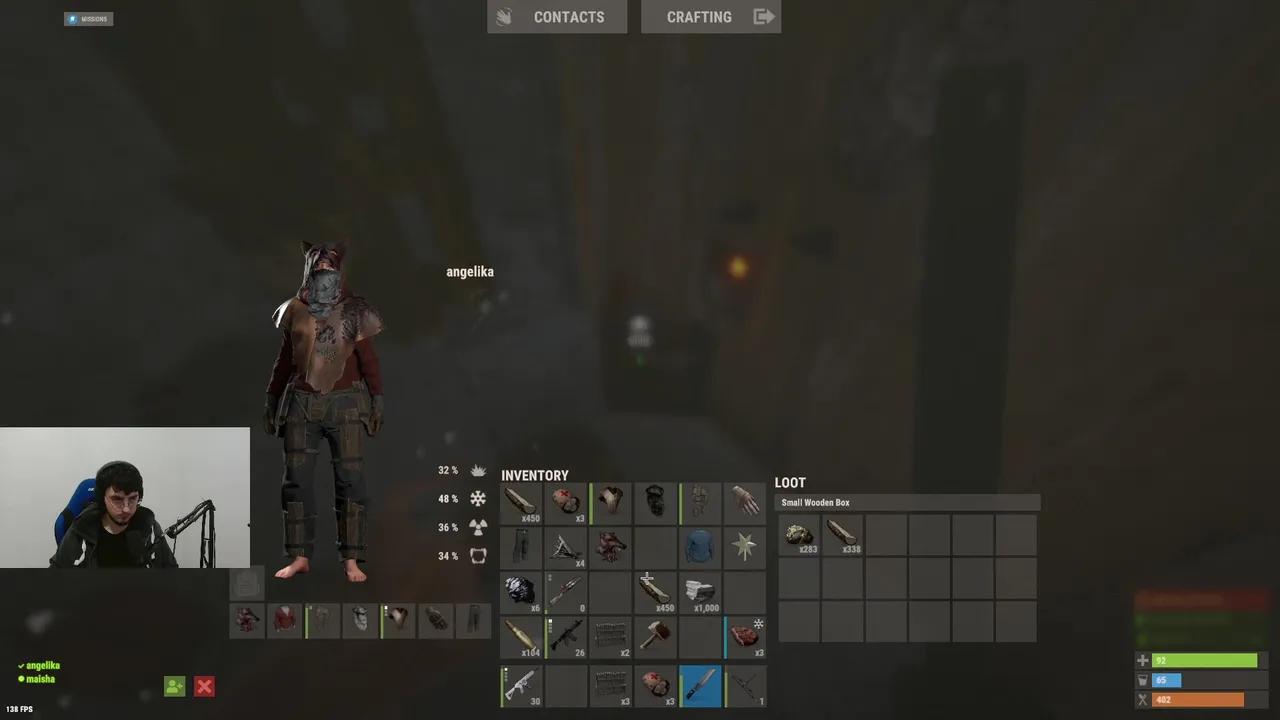Select the frozen meat stack of three
The width and height of the screenshot is (1280, 720).
[x=745, y=637]
